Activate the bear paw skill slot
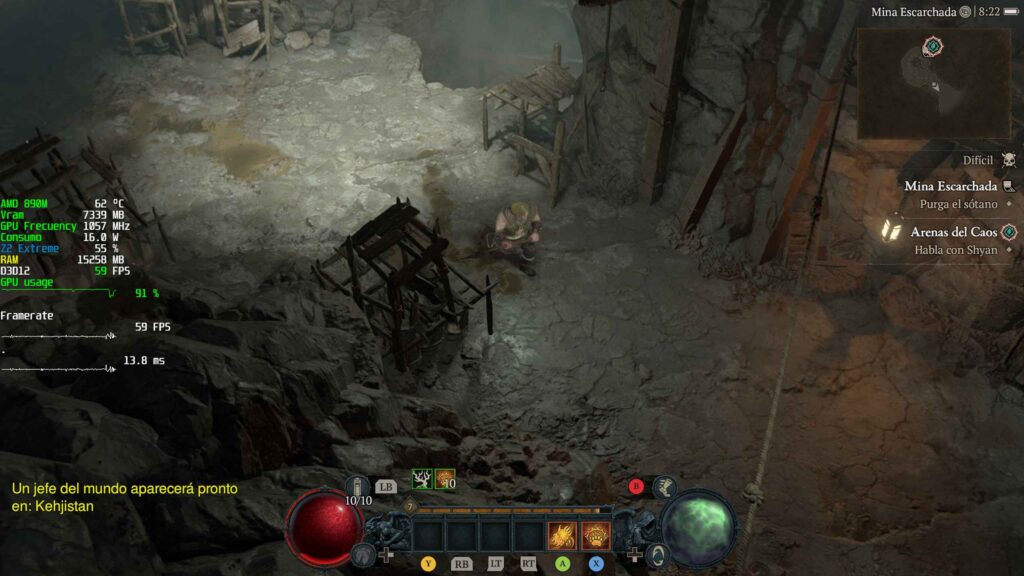Image resolution: width=1024 pixels, height=576 pixels. tap(596, 536)
